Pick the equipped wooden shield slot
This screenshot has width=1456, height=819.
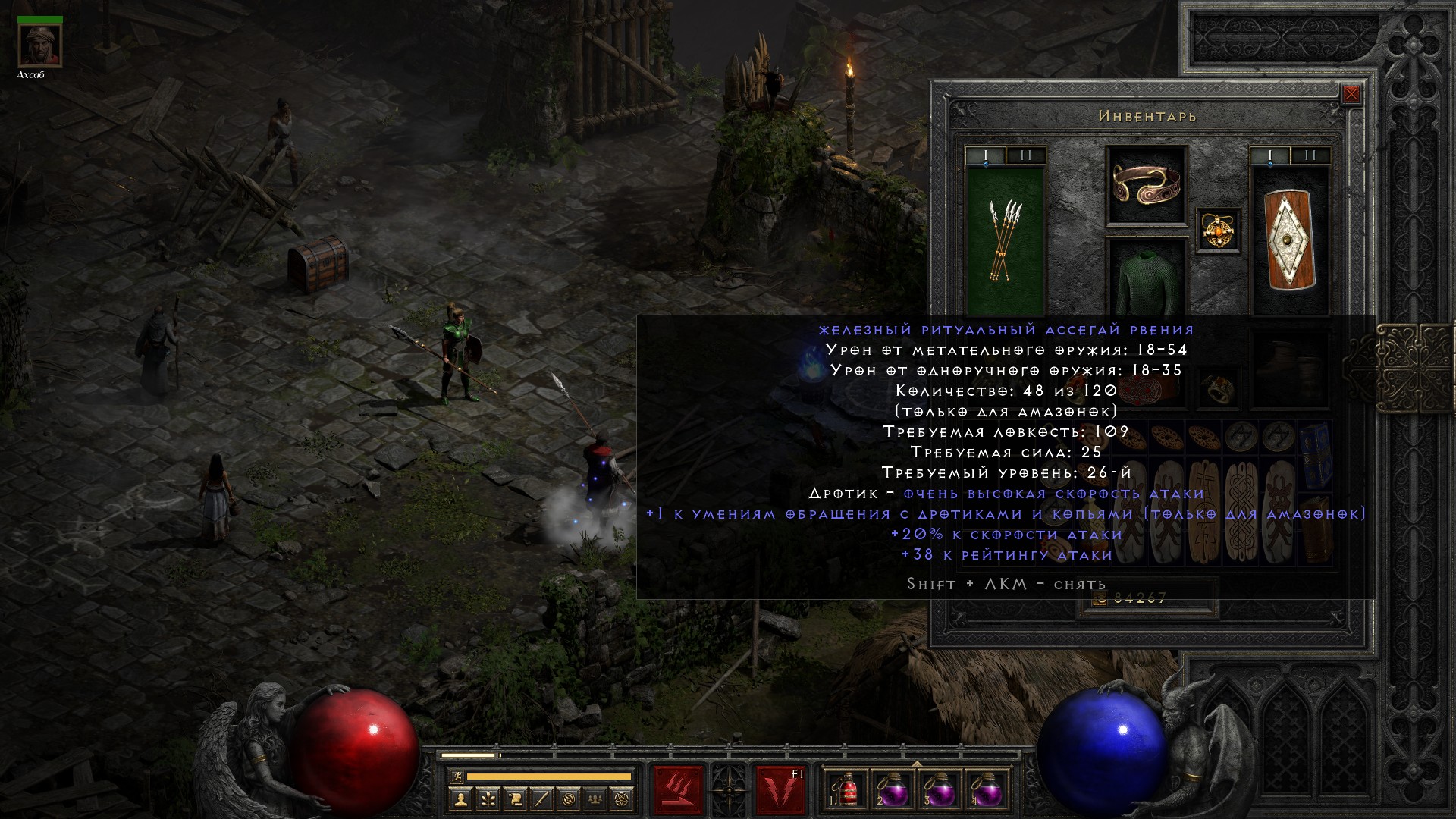[x=1289, y=240]
